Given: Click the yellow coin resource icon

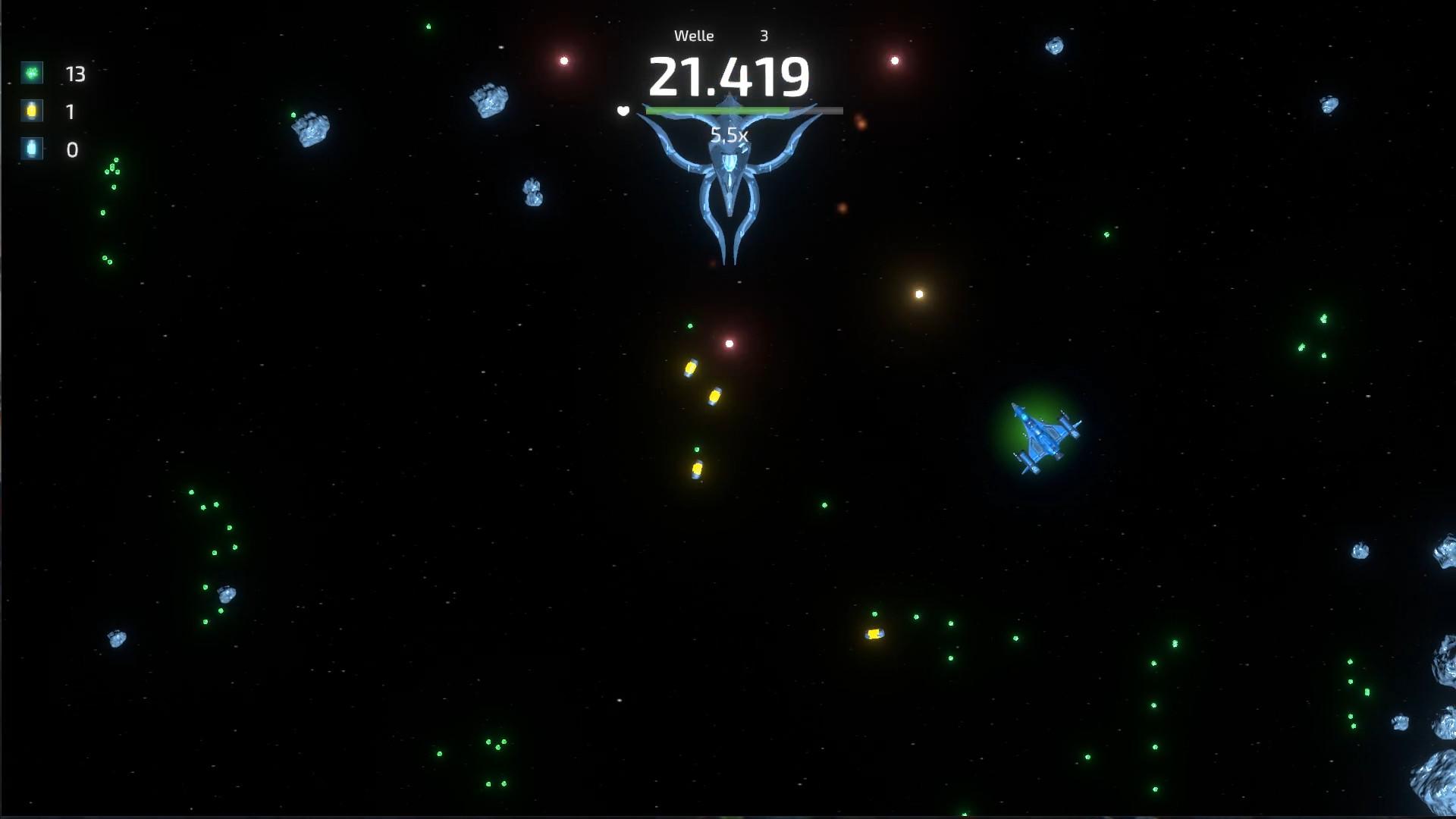Looking at the screenshot, I should pyautogui.click(x=30, y=111).
